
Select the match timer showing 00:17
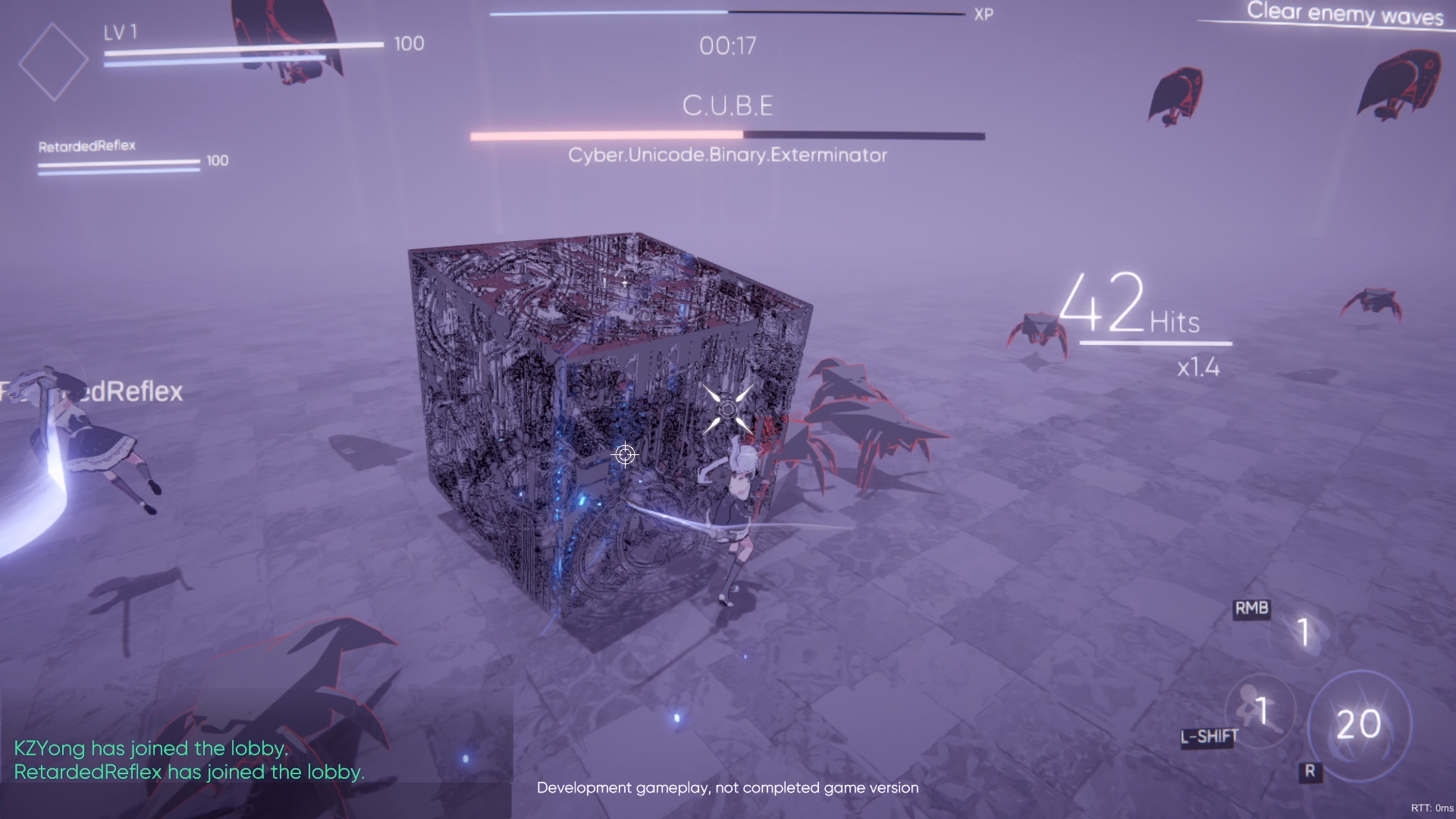tap(726, 46)
